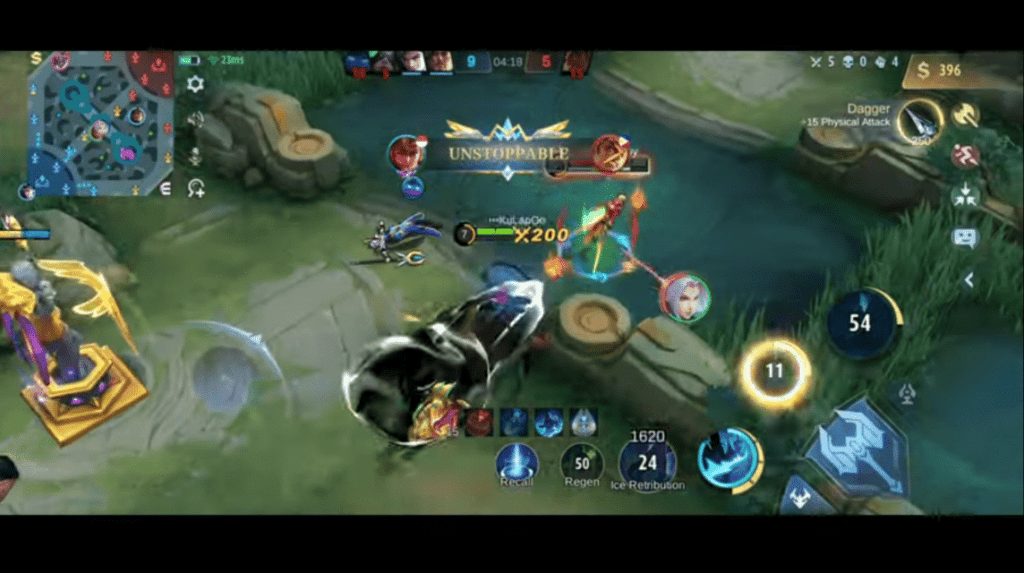Buy the recommended Dagger item
1024x573 pixels.
click(918, 121)
